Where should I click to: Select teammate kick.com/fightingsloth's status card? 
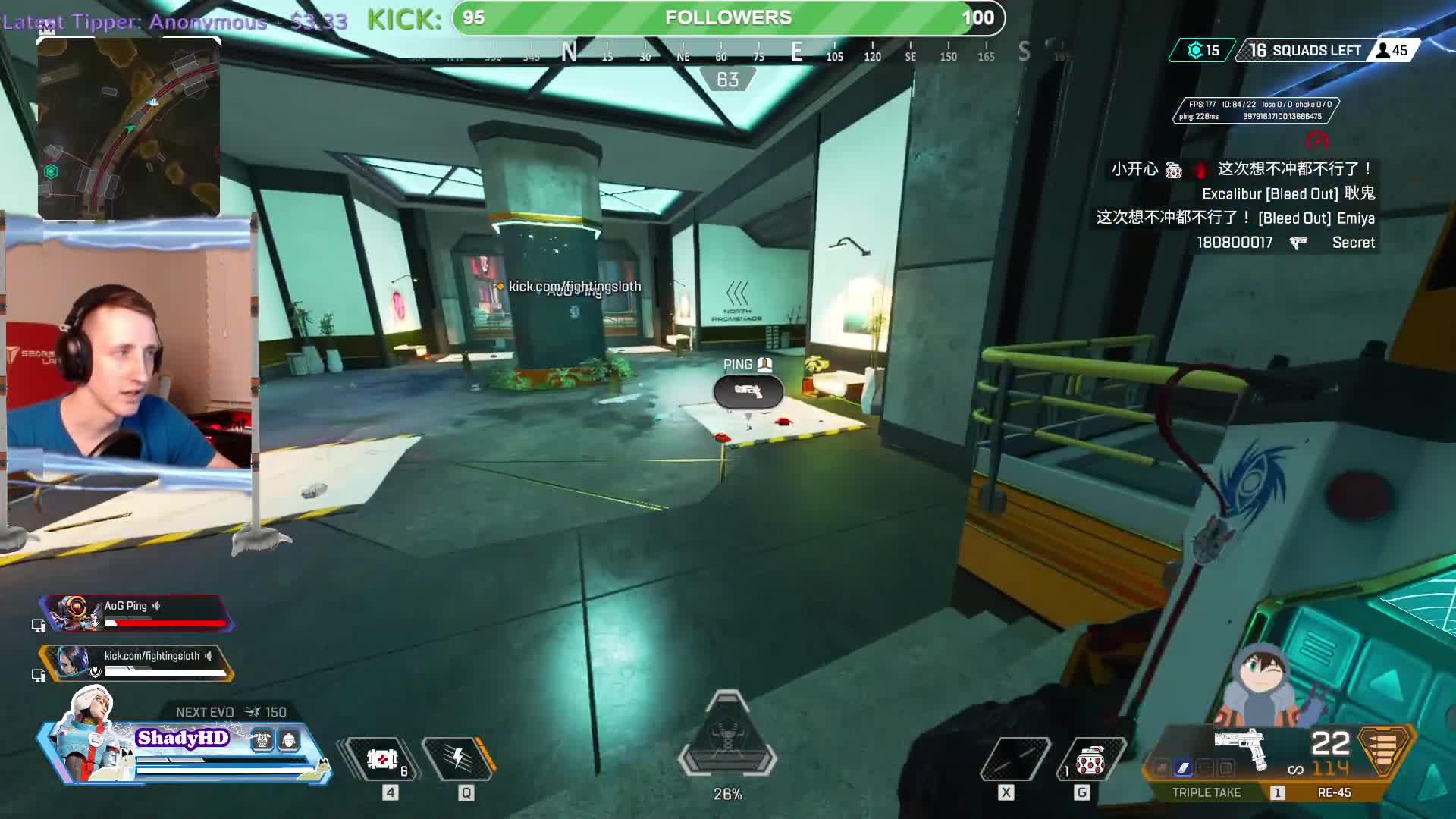(x=136, y=663)
